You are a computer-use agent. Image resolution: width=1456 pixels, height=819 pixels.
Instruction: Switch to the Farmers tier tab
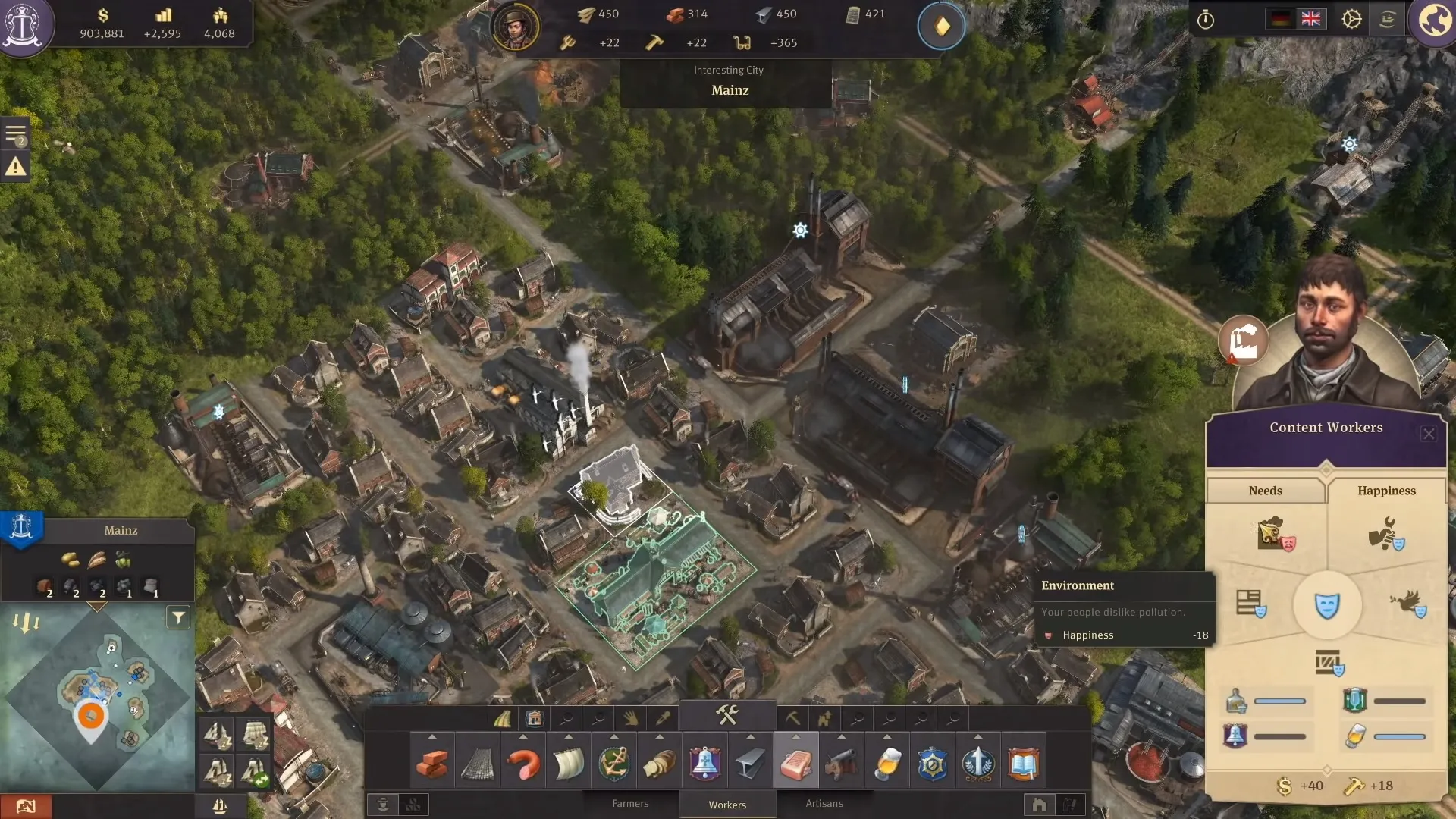click(630, 804)
